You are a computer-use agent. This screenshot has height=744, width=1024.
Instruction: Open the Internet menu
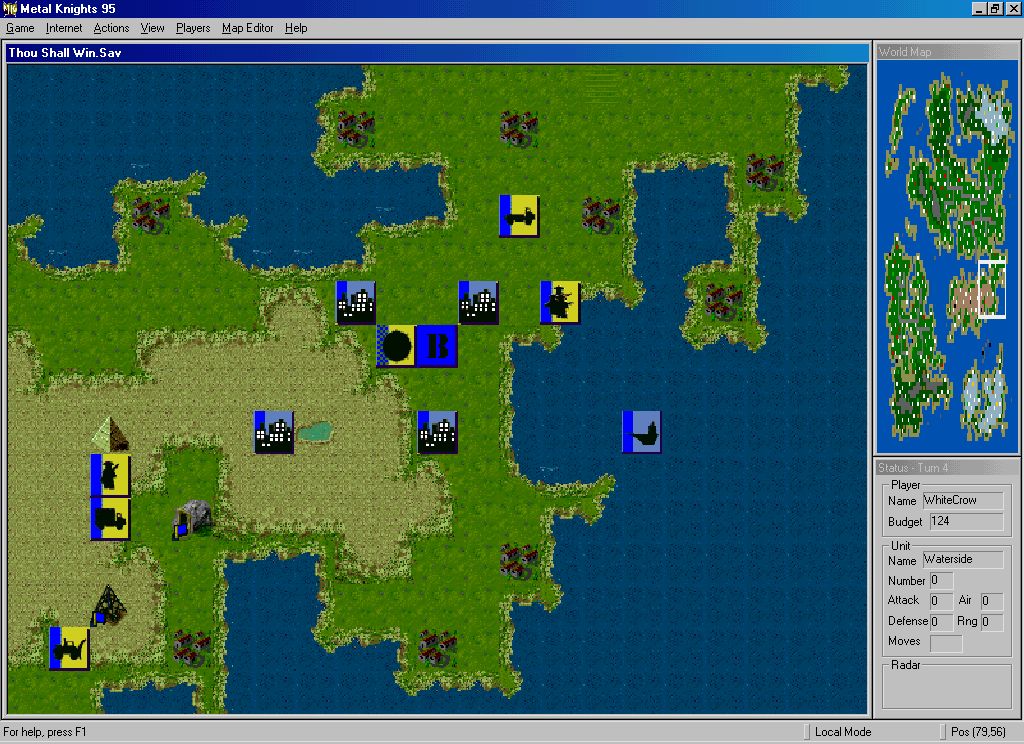tap(64, 28)
